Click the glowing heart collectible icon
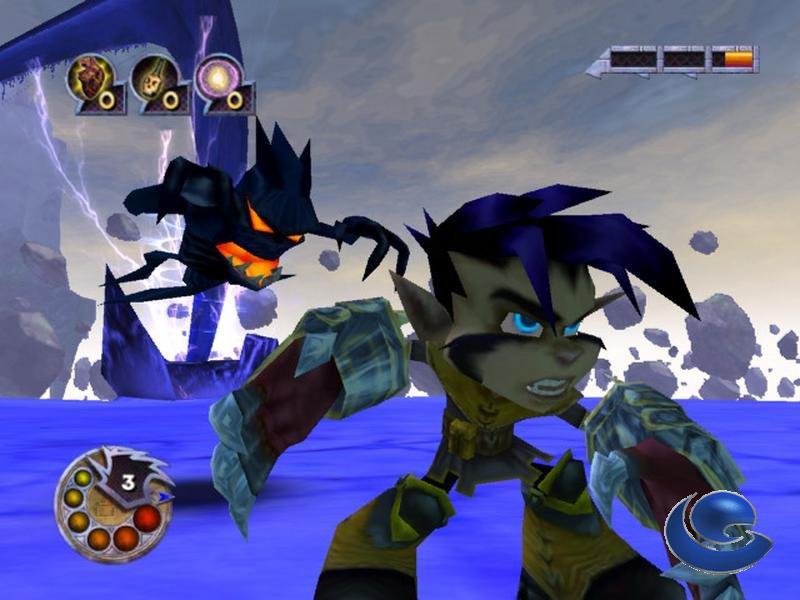The image size is (800, 600). pyautogui.click(x=87, y=78)
